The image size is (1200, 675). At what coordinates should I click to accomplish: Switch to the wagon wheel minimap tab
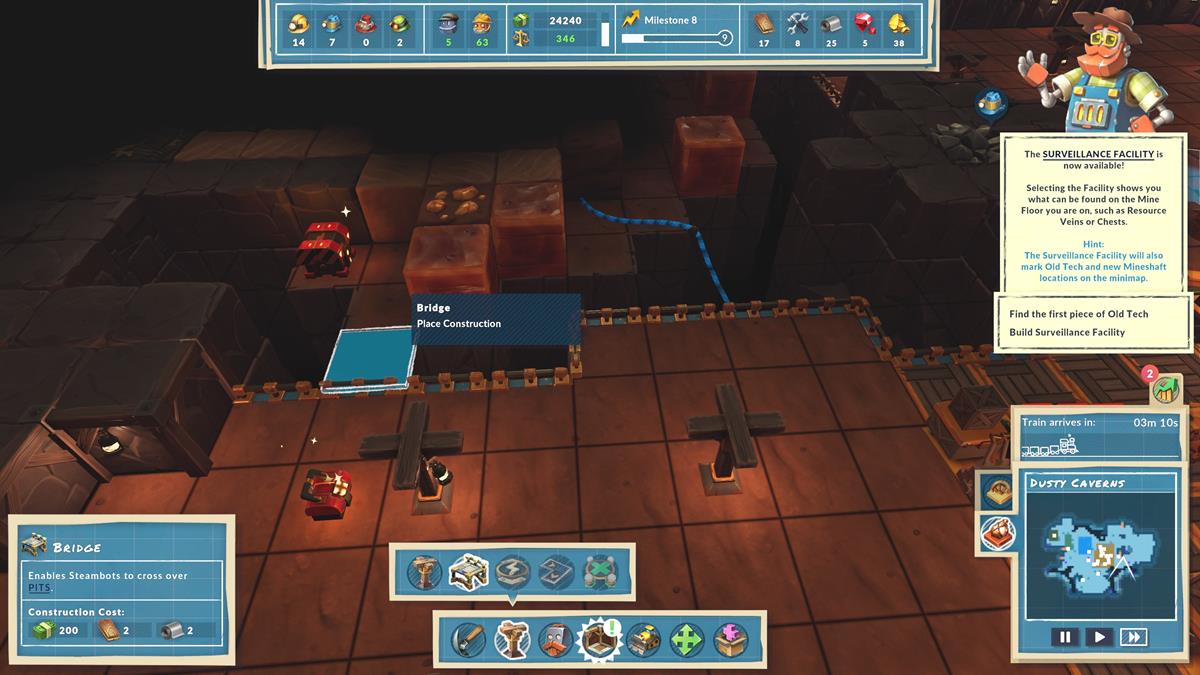(997, 490)
